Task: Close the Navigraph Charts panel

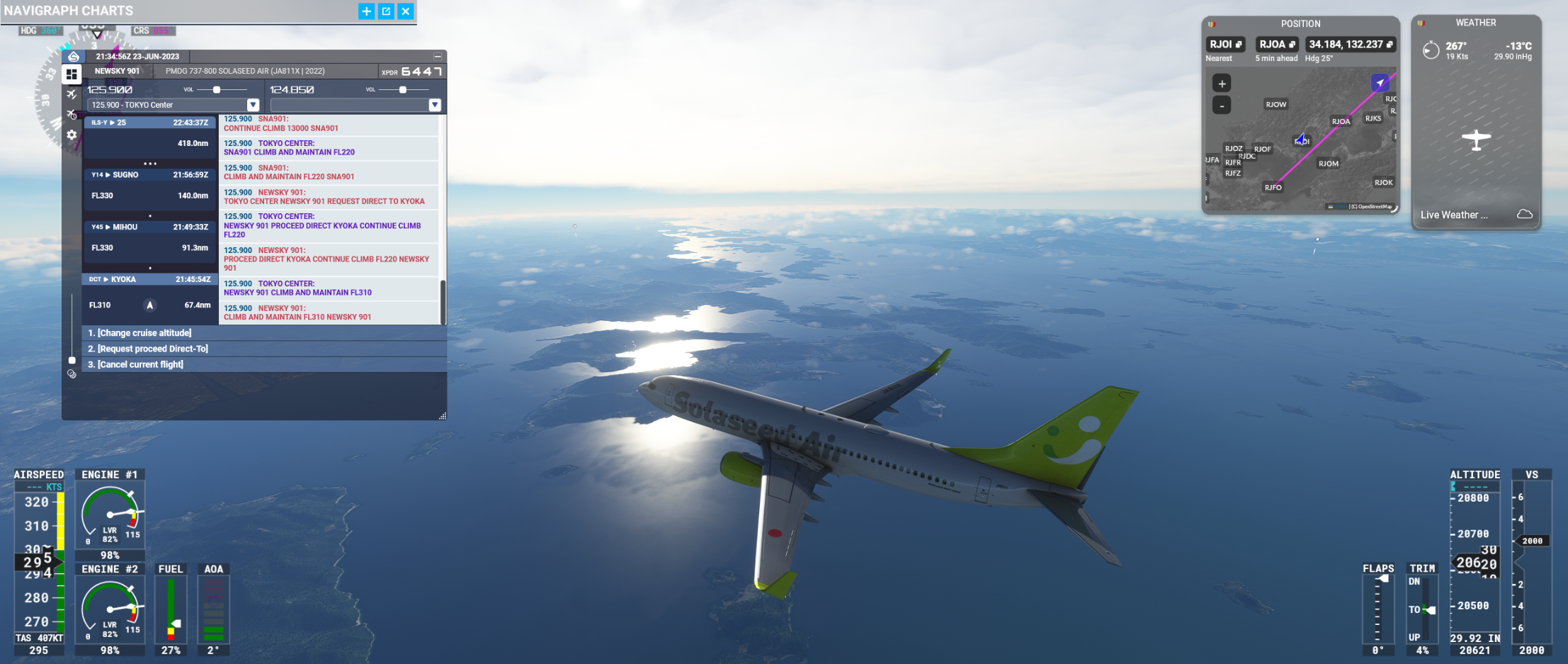Action: [x=405, y=11]
